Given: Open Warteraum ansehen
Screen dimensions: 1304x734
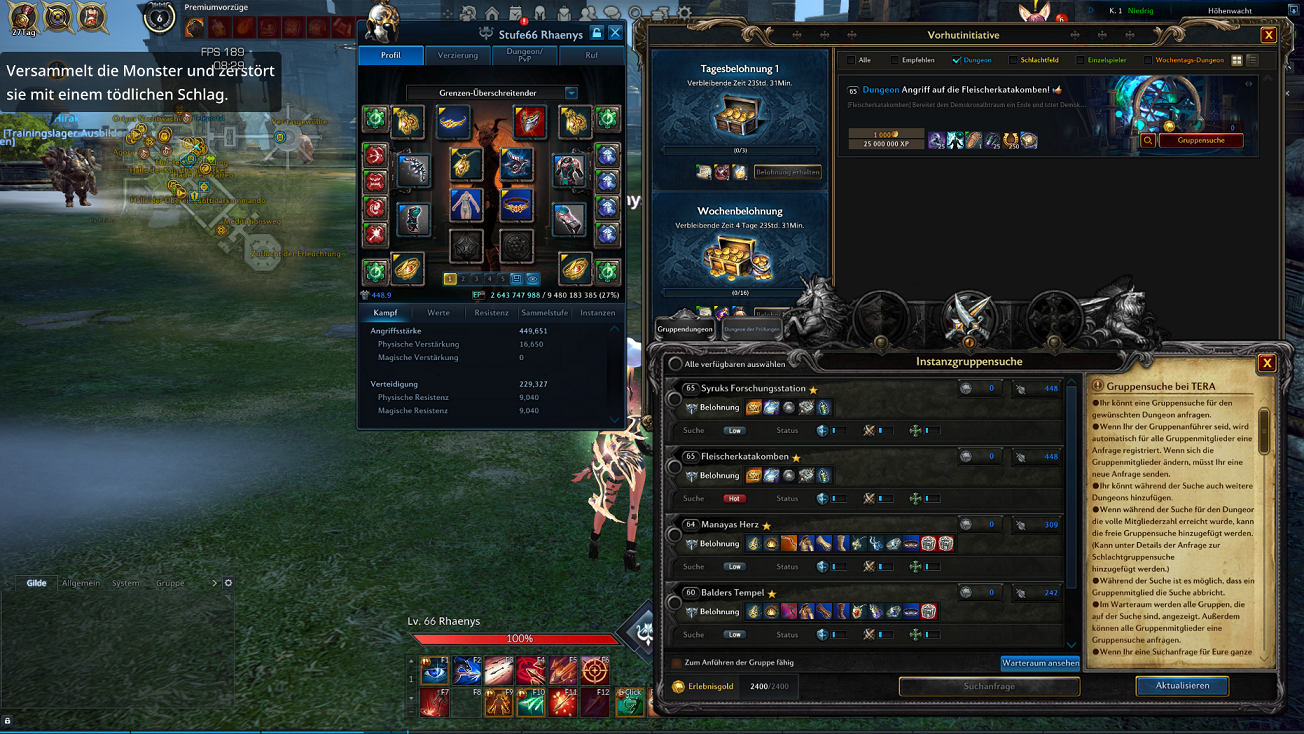Looking at the screenshot, I should 1040,663.
